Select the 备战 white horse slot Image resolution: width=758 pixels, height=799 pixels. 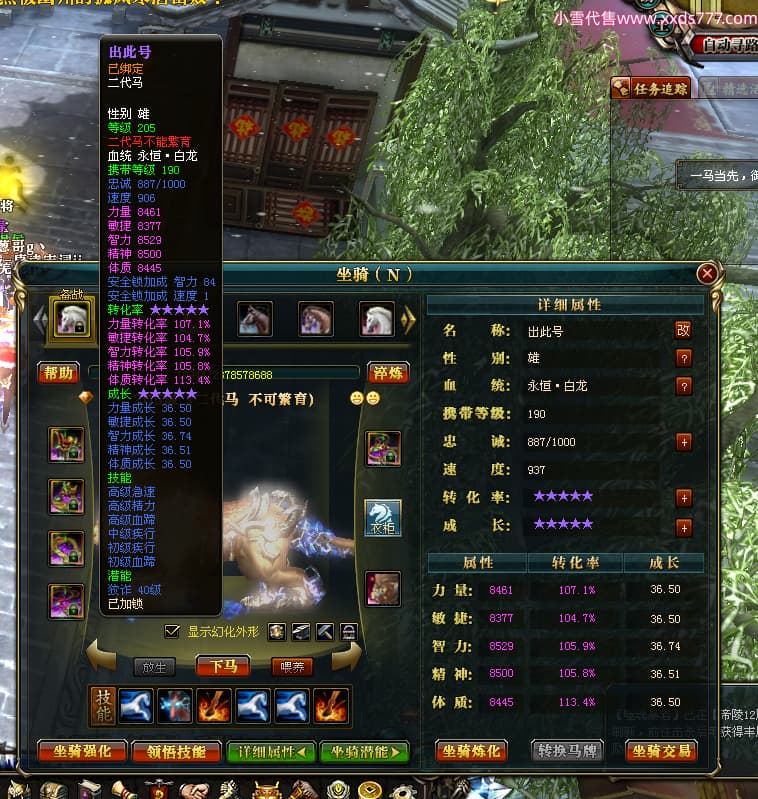[x=72, y=319]
